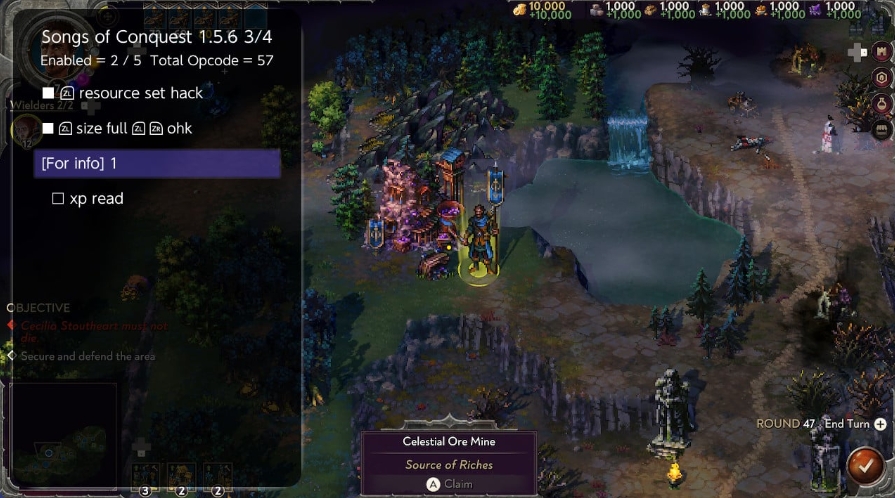Screen dimensions: 895x498
Task: Claim the Celestial Ore Mine
Action: (x=449, y=484)
